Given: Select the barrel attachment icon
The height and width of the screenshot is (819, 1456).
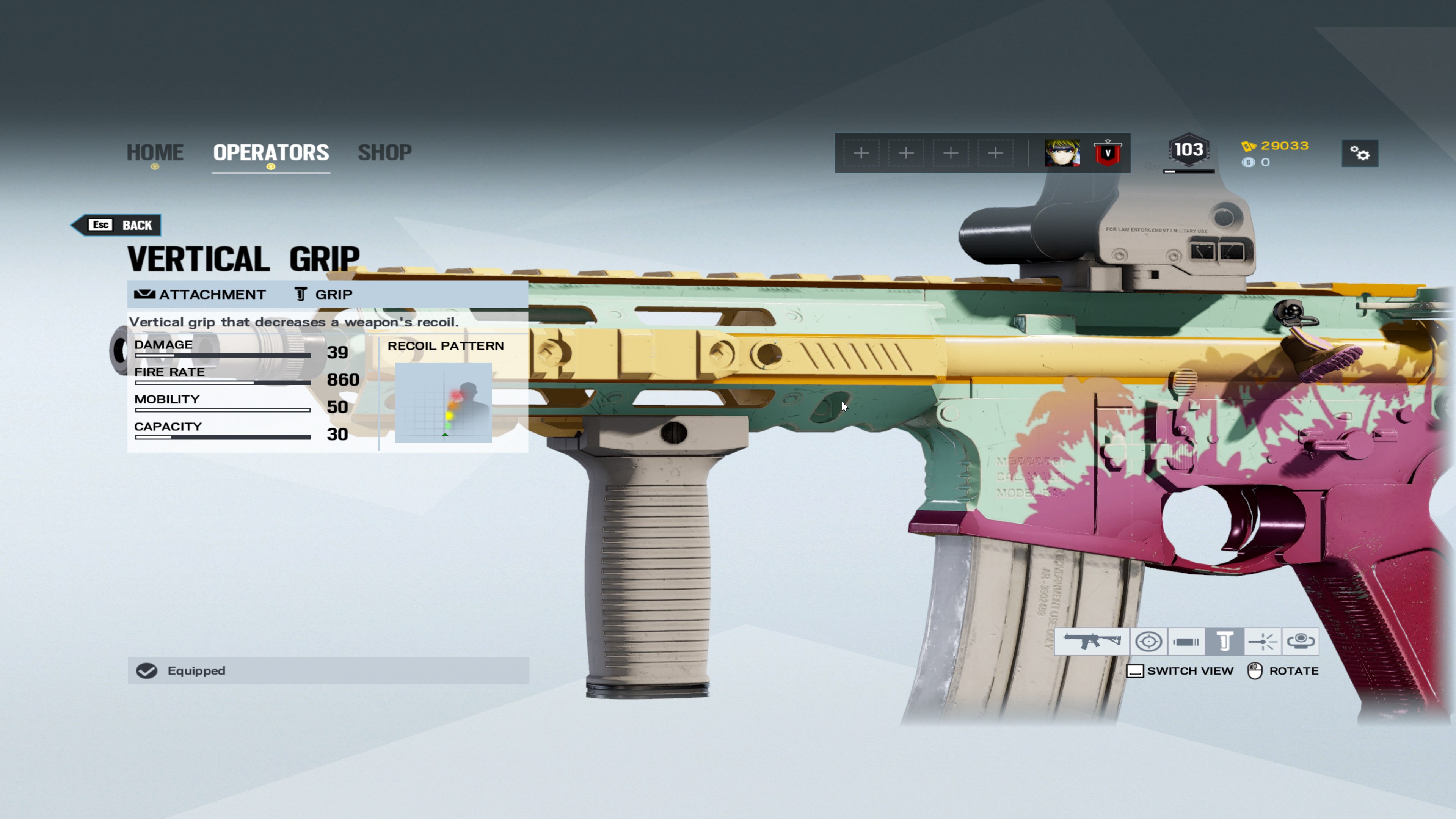Looking at the screenshot, I should 1186,642.
